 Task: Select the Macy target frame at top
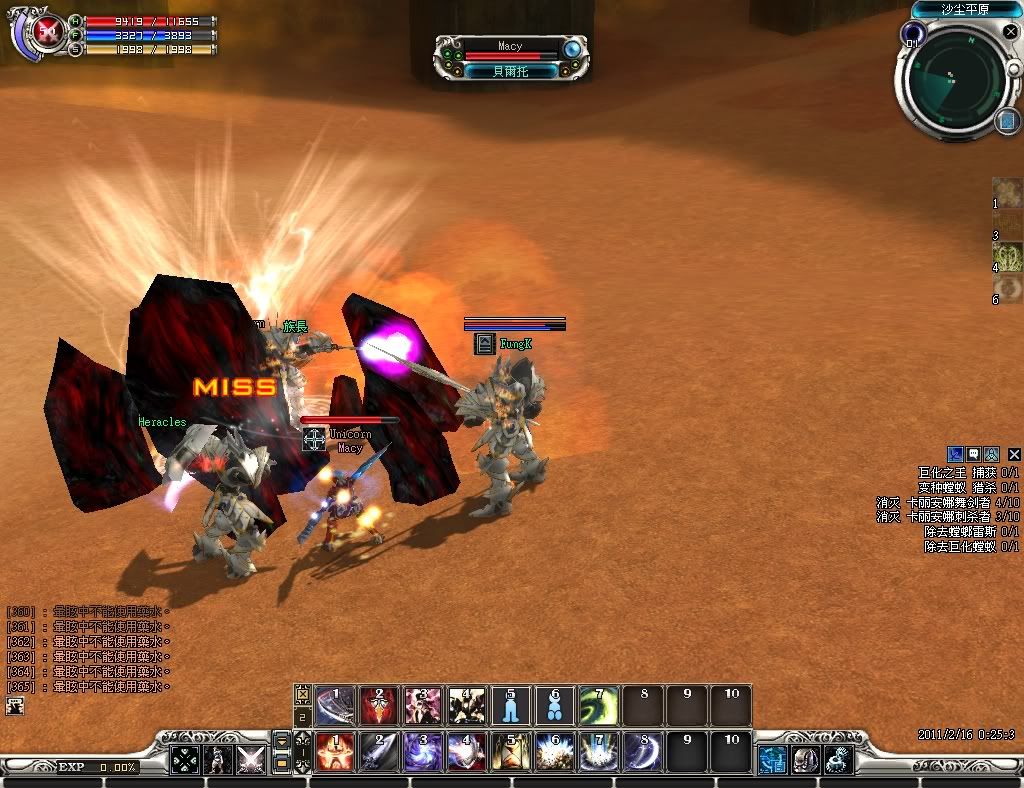(510, 58)
